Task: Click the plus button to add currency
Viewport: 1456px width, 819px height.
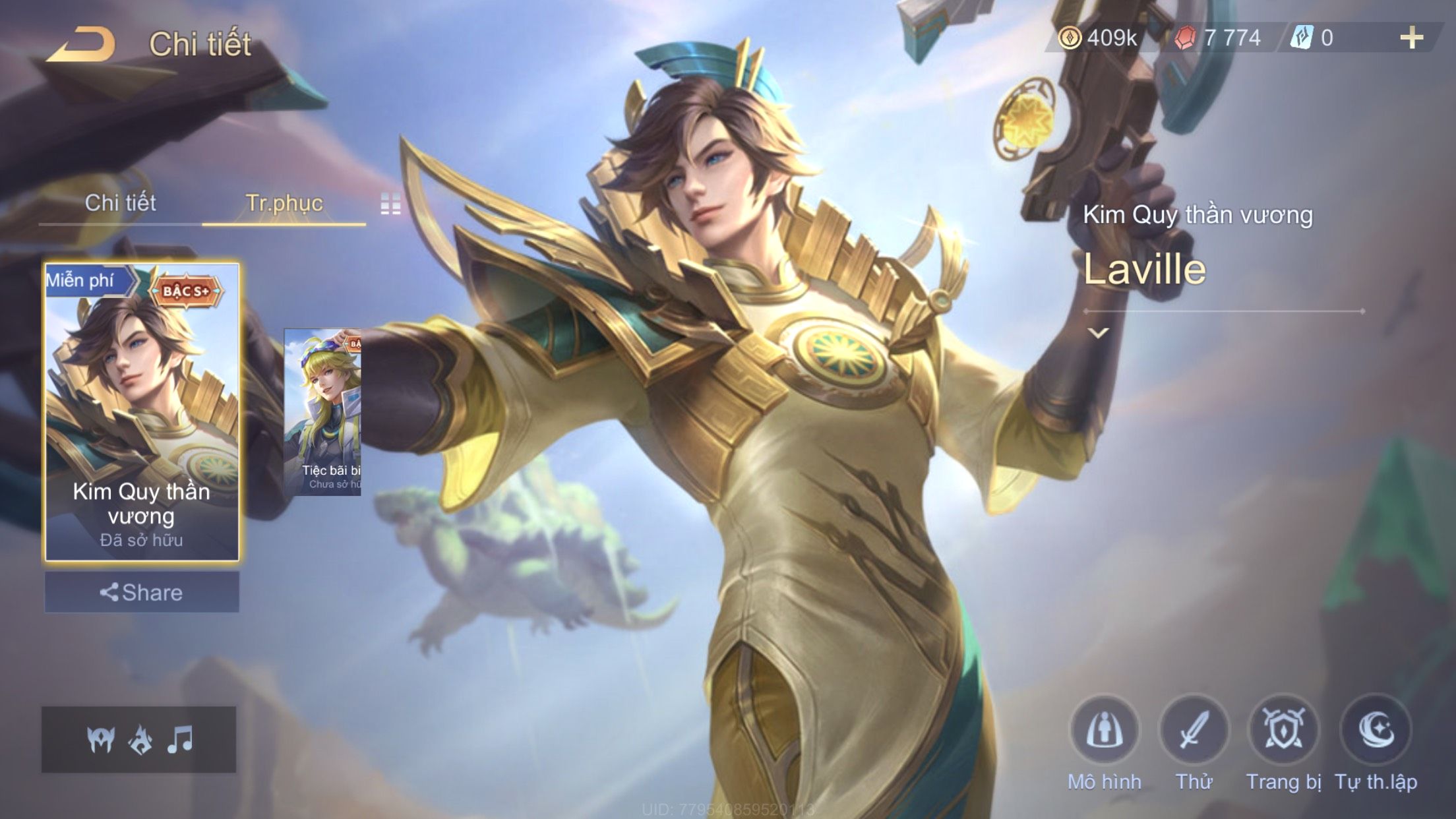Action: click(x=1411, y=38)
